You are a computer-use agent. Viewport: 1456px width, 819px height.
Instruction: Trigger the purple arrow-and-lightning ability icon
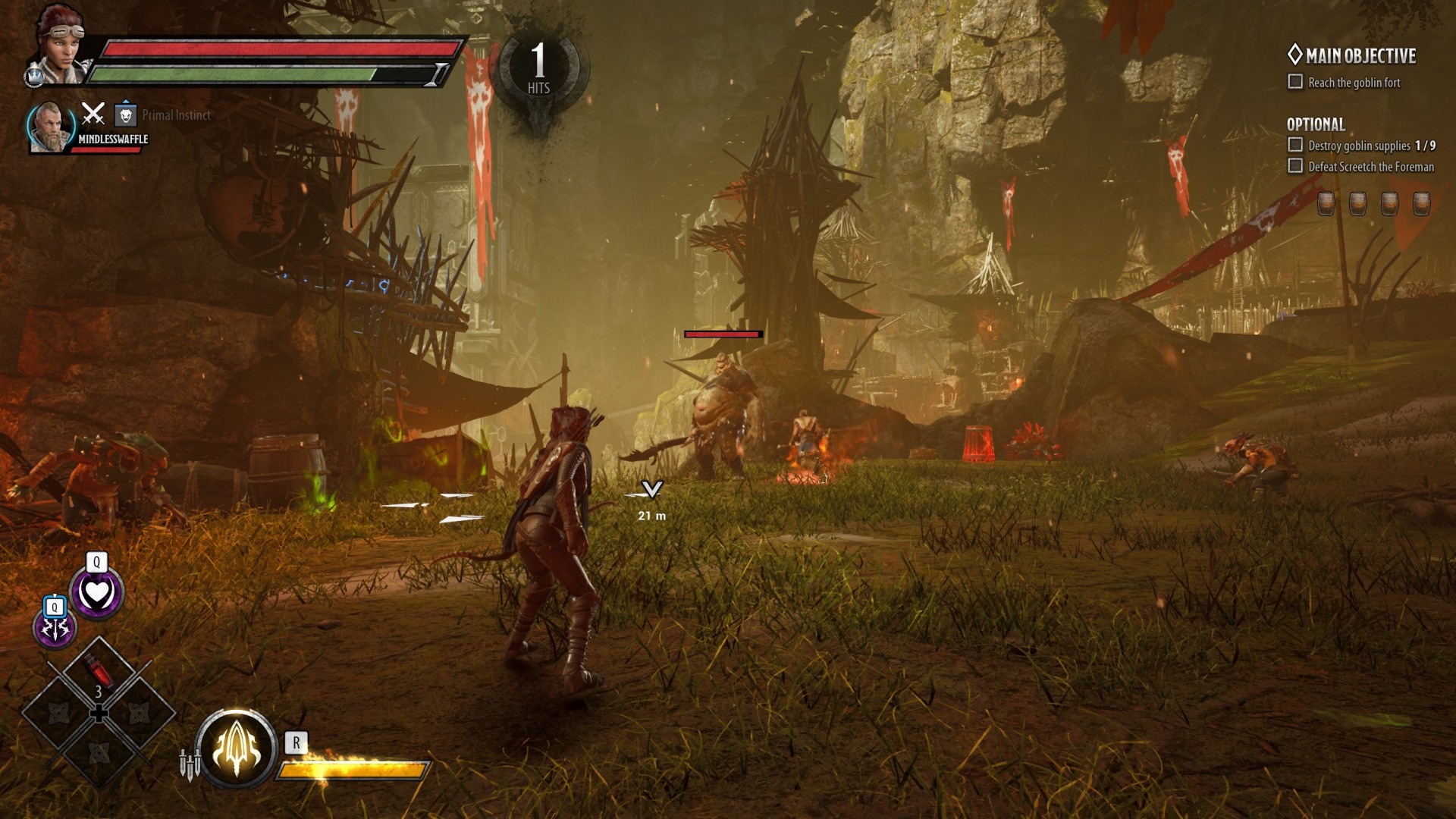pos(55,627)
